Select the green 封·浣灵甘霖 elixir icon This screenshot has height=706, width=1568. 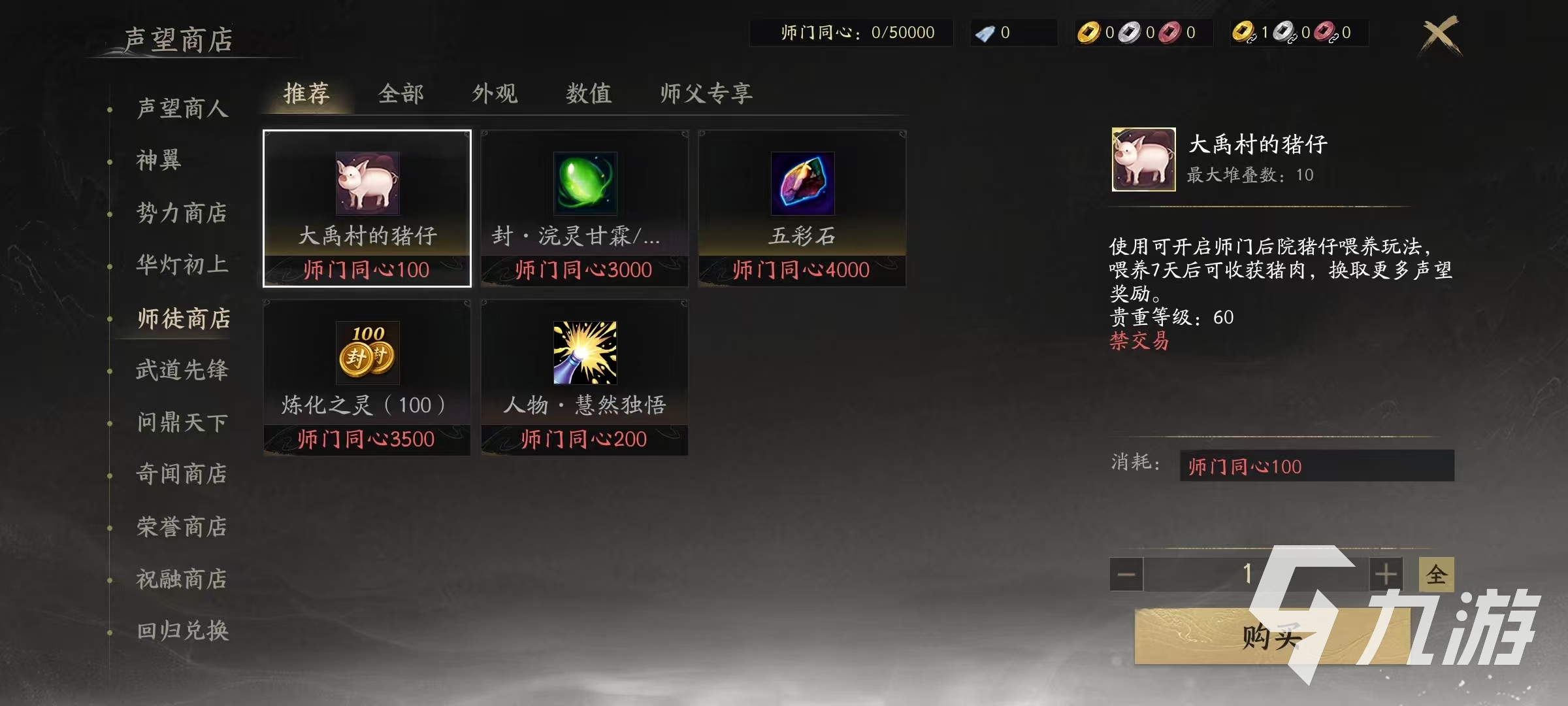(x=583, y=184)
